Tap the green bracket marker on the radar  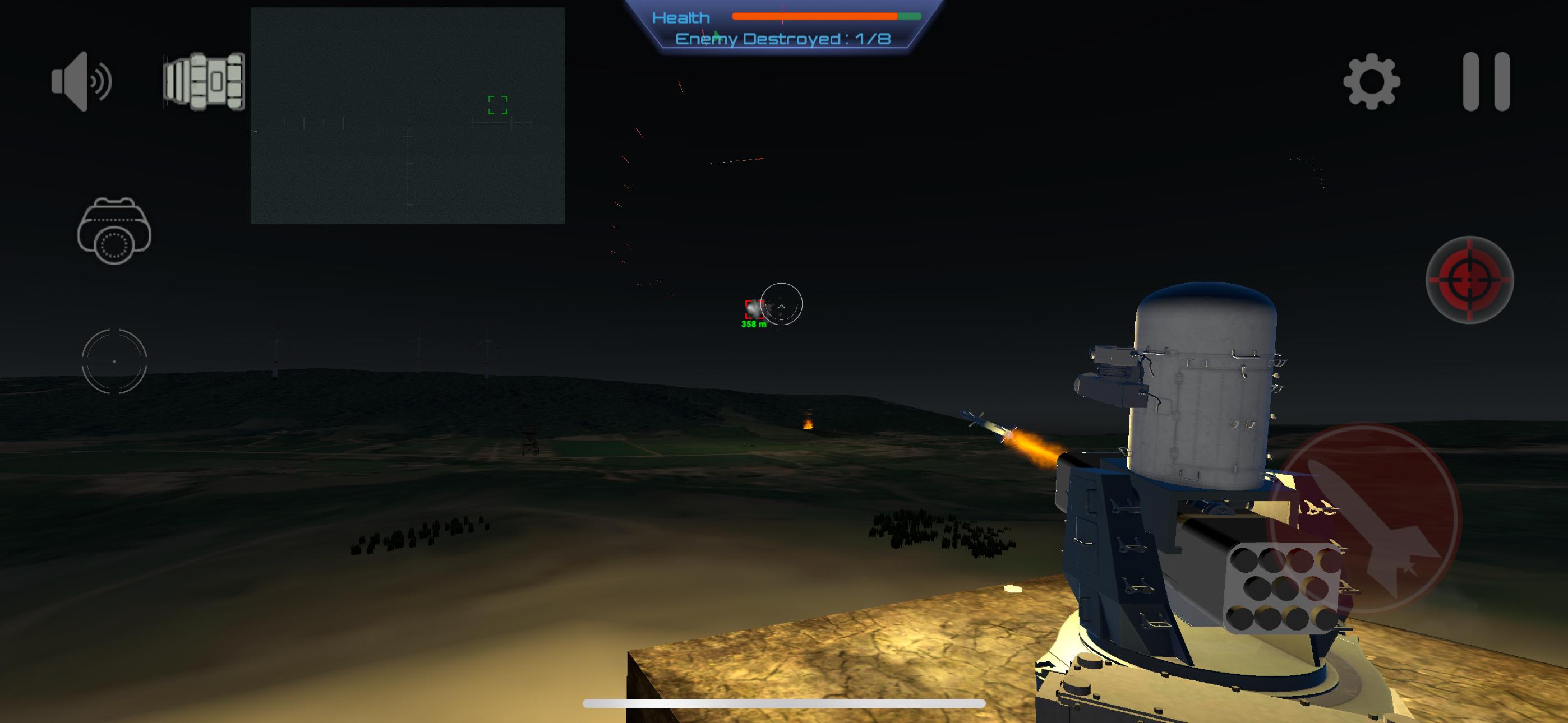[497, 105]
